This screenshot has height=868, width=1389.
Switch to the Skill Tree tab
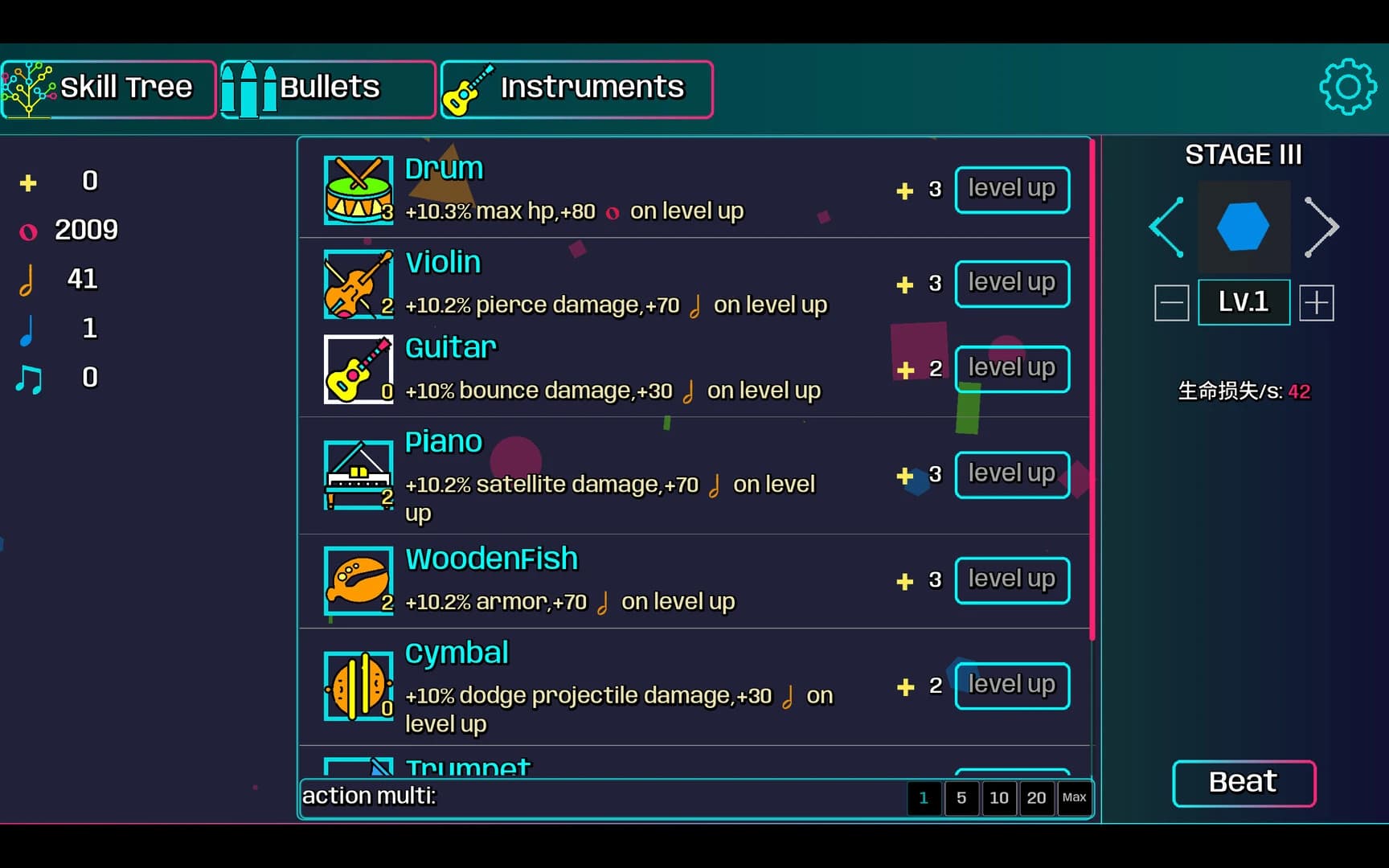109,88
